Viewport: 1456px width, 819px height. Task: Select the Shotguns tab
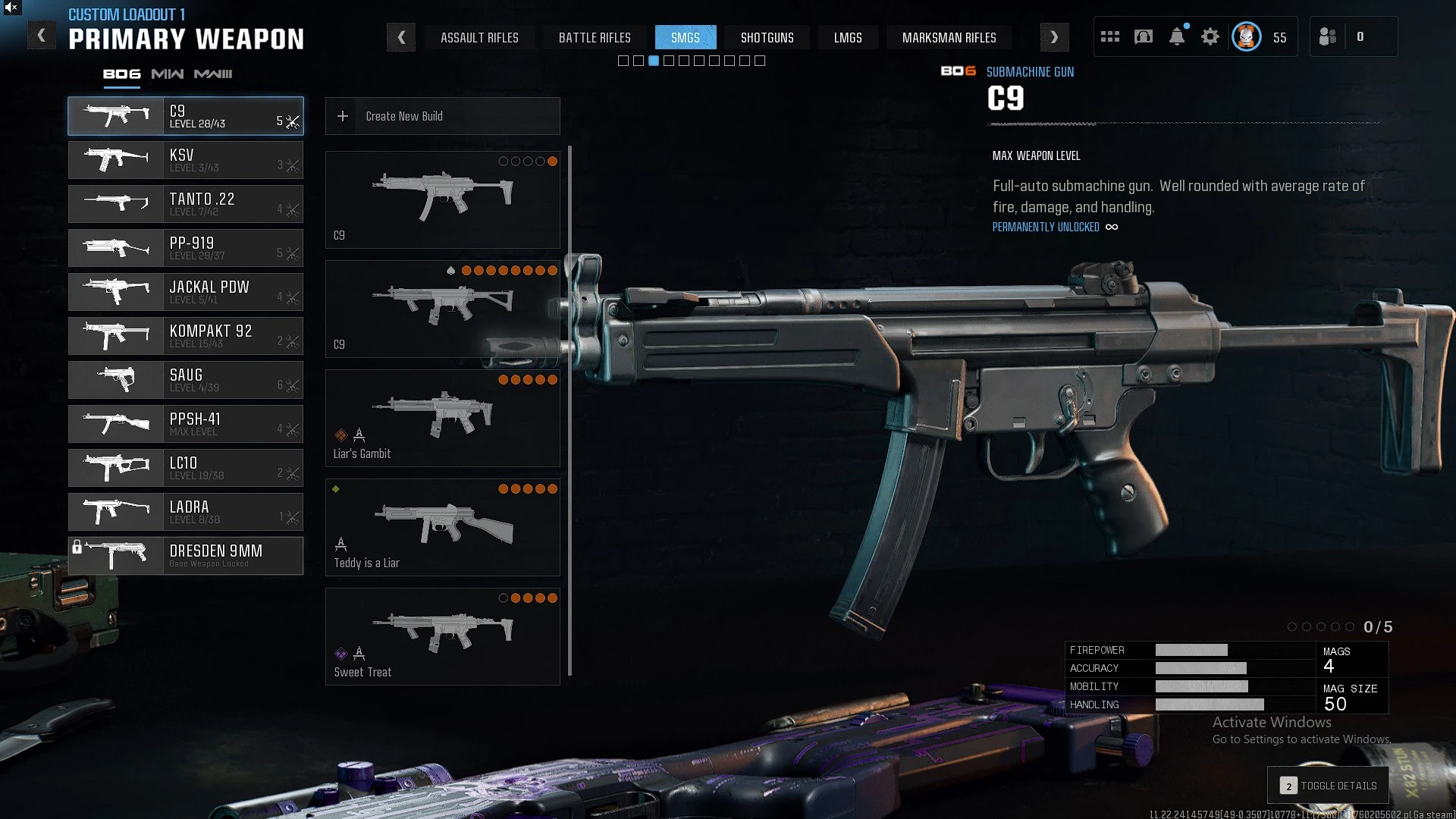point(767,37)
